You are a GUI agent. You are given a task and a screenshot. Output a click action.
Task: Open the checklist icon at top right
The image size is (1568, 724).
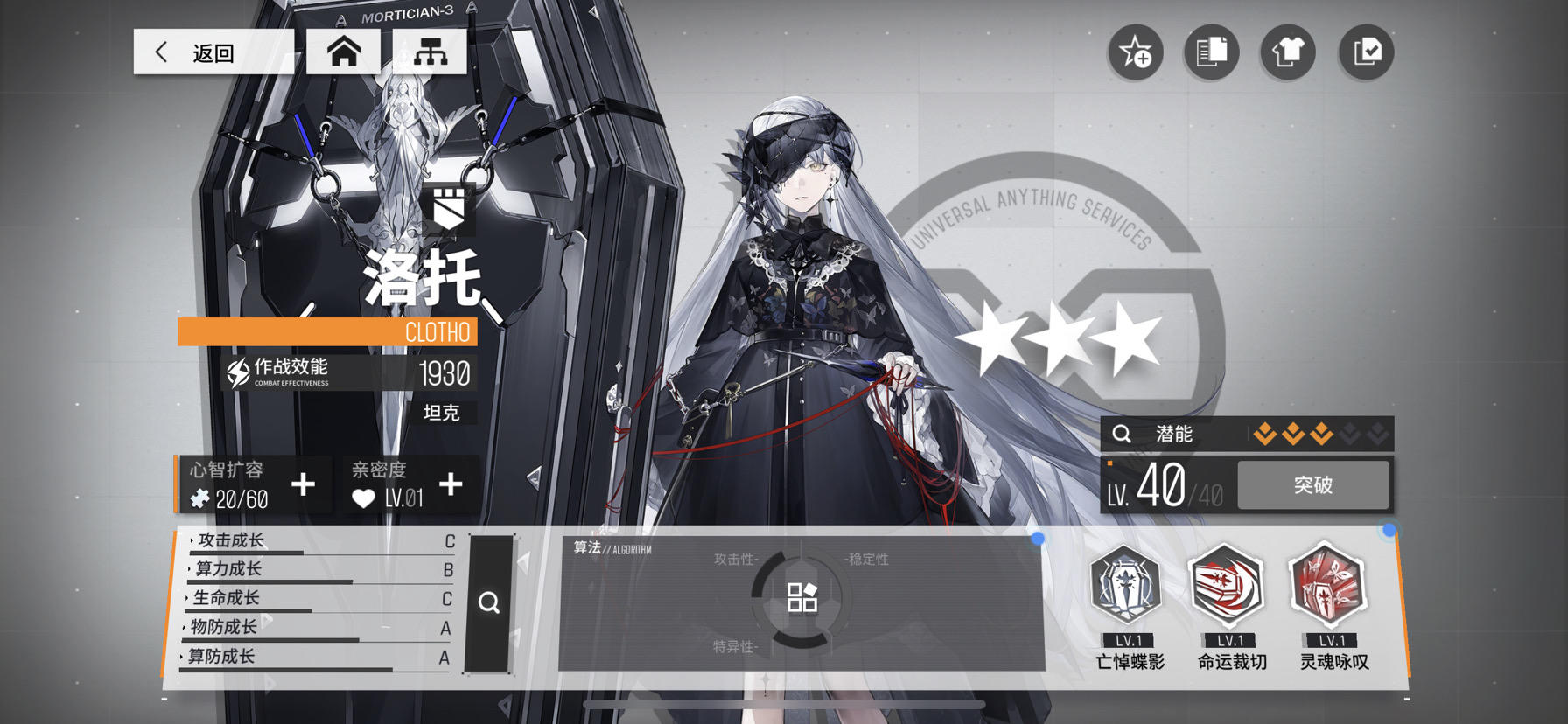(1364, 52)
